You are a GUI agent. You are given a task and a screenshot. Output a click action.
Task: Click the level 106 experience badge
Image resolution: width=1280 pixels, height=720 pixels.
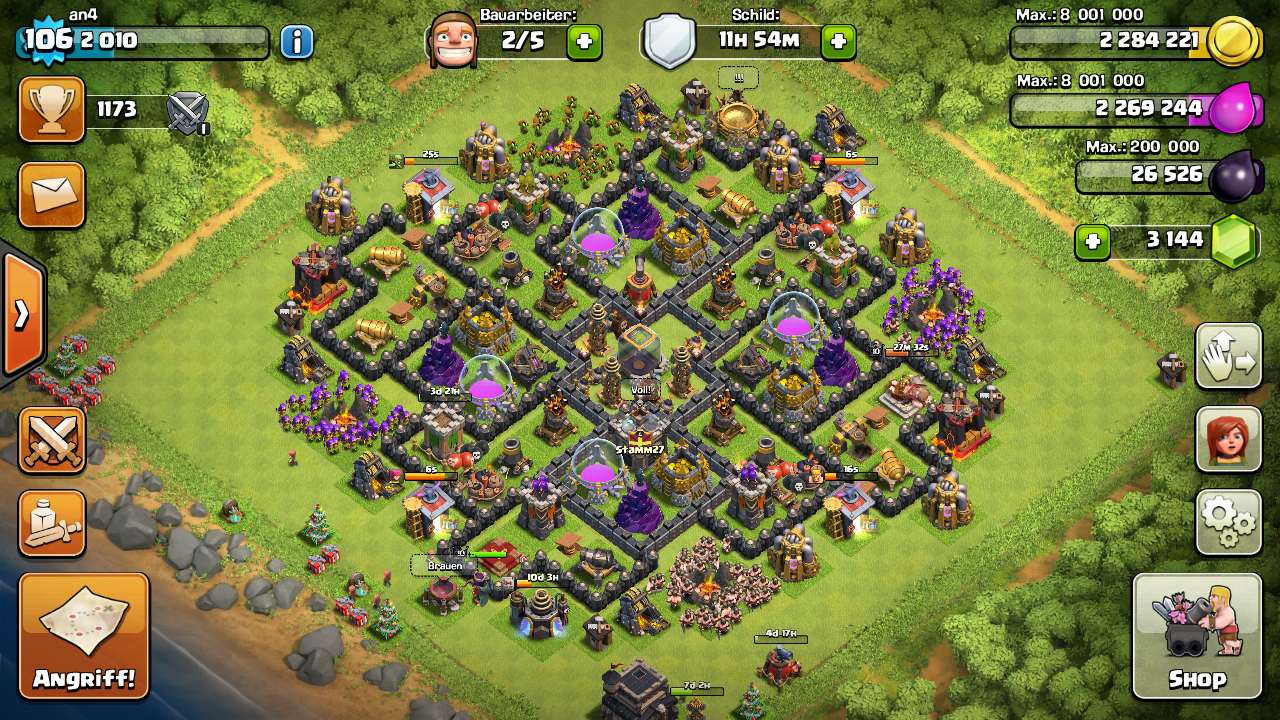(x=43, y=41)
